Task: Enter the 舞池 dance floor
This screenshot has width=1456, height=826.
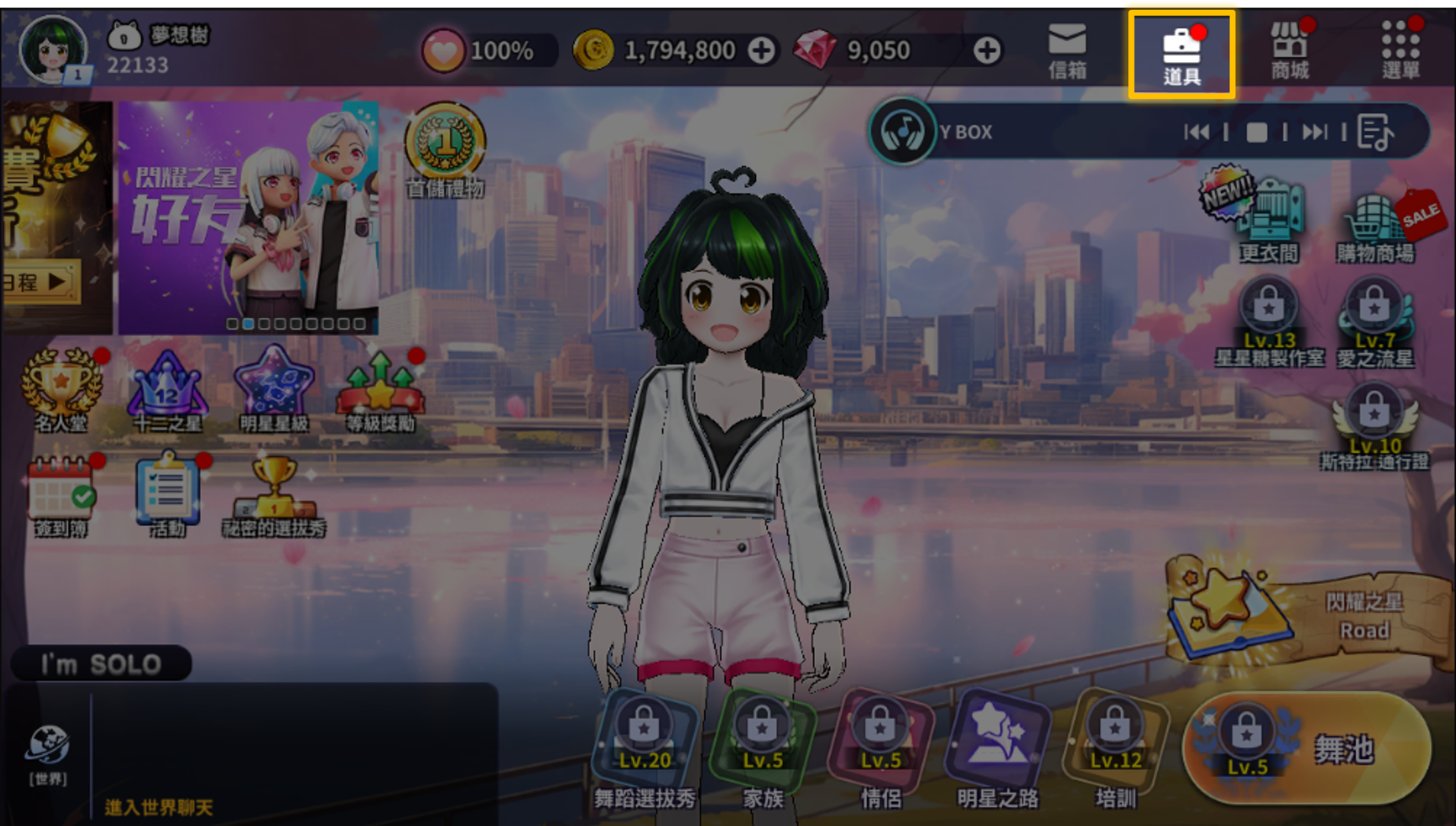Action: (1307, 749)
